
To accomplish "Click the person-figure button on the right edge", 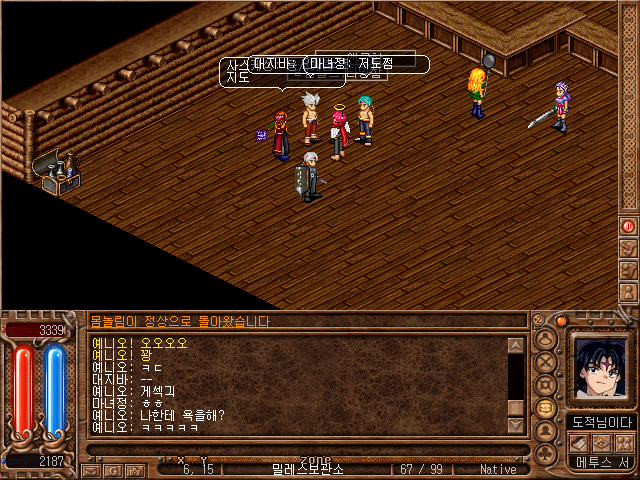I will pyautogui.click(x=629, y=291).
